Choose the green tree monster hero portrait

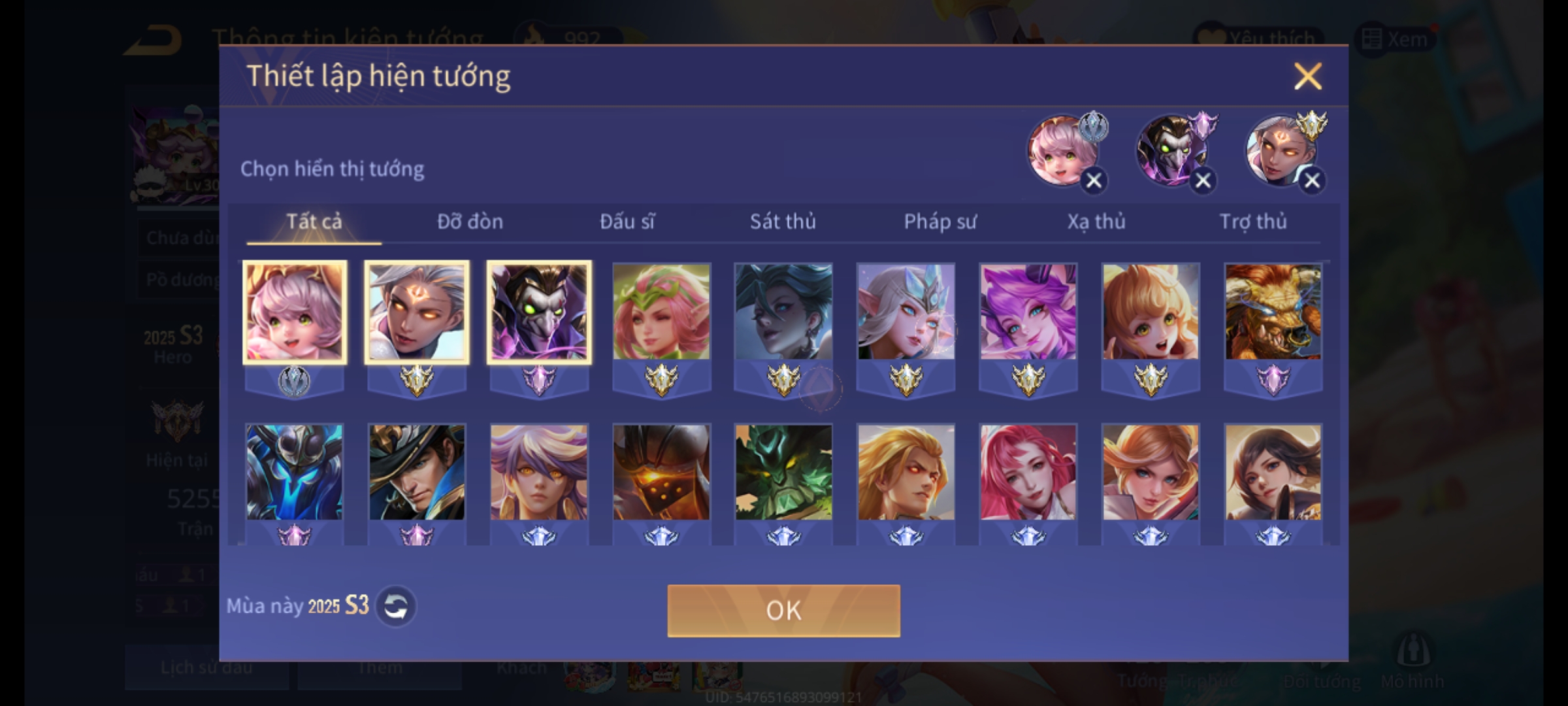coord(783,472)
